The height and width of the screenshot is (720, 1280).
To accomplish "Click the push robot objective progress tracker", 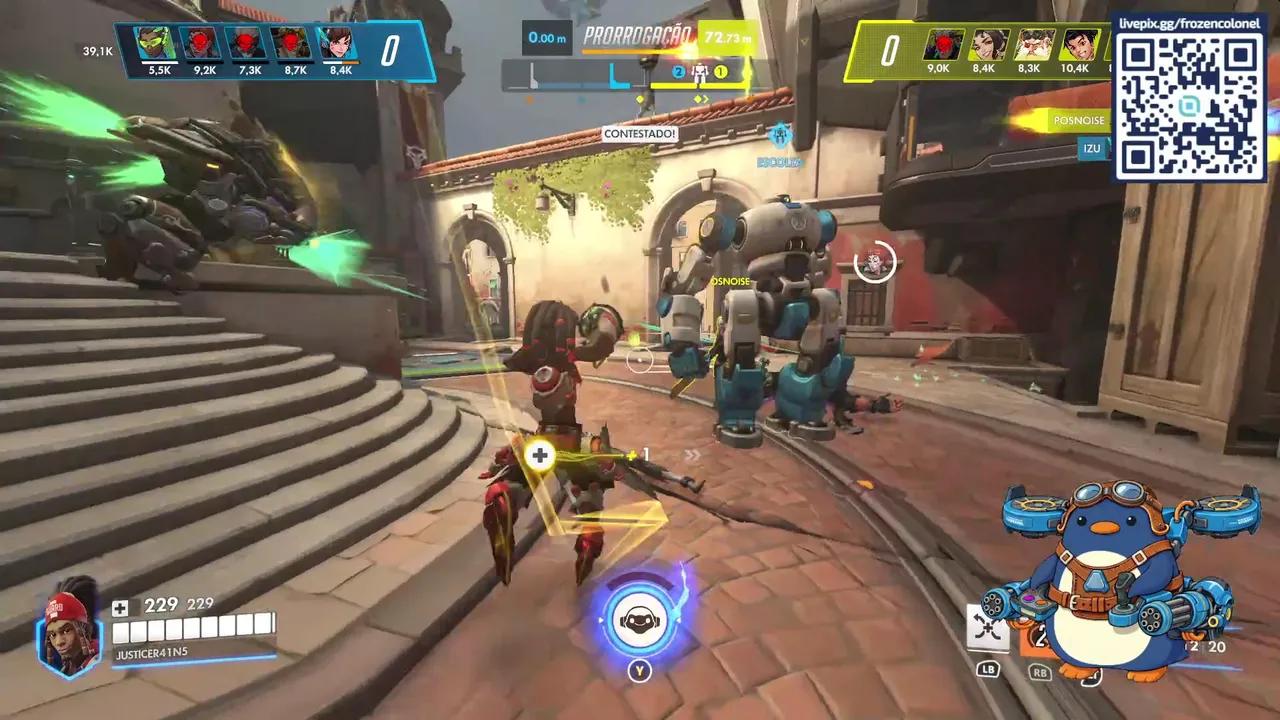I will 638,73.
